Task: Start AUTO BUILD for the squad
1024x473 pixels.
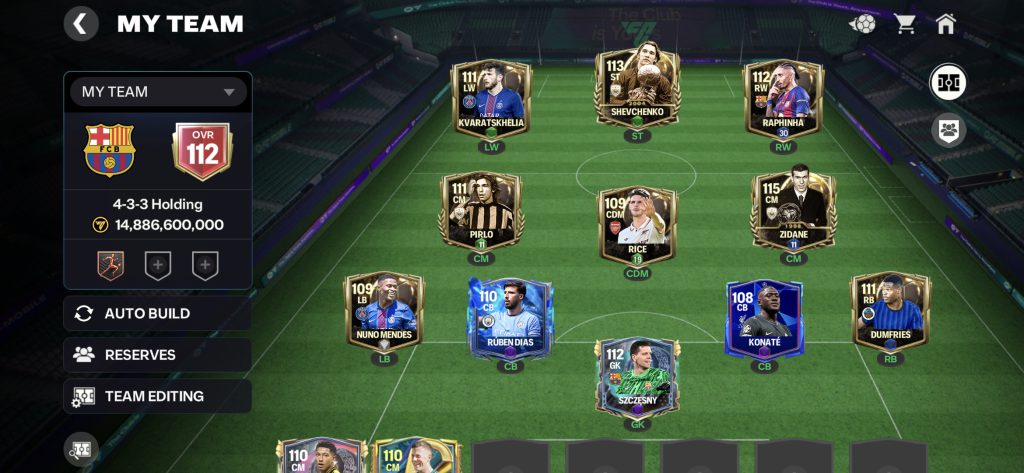Action: 158,313
